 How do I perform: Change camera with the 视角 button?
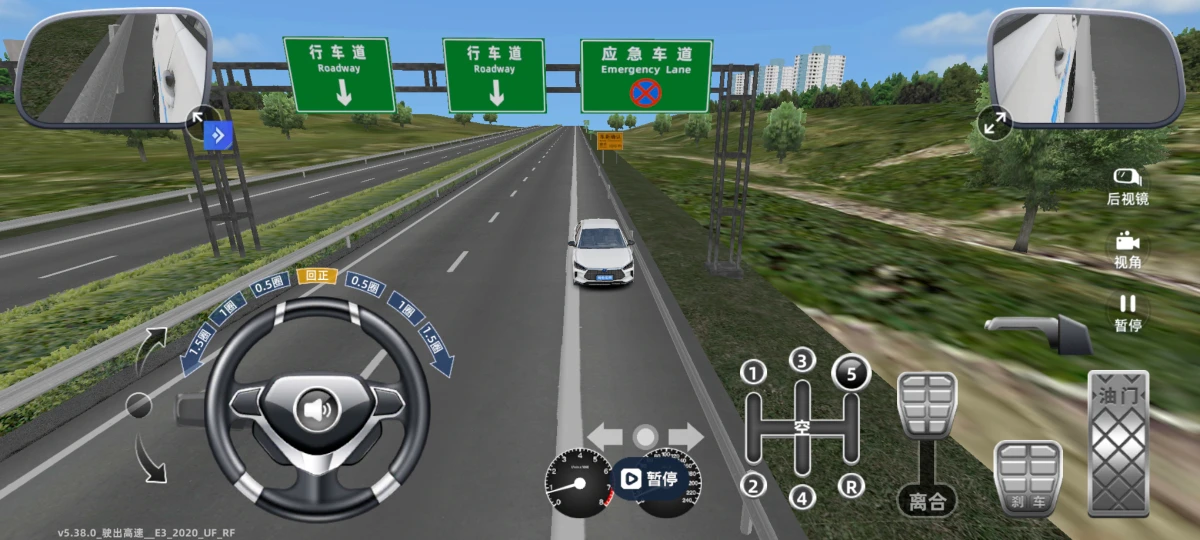pos(1127,250)
